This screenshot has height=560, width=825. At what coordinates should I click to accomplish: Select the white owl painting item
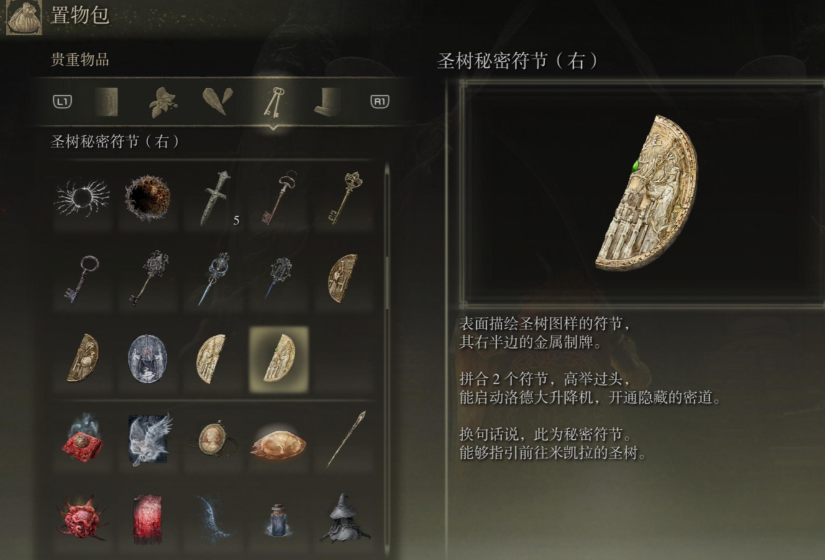(x=147, y=438)
